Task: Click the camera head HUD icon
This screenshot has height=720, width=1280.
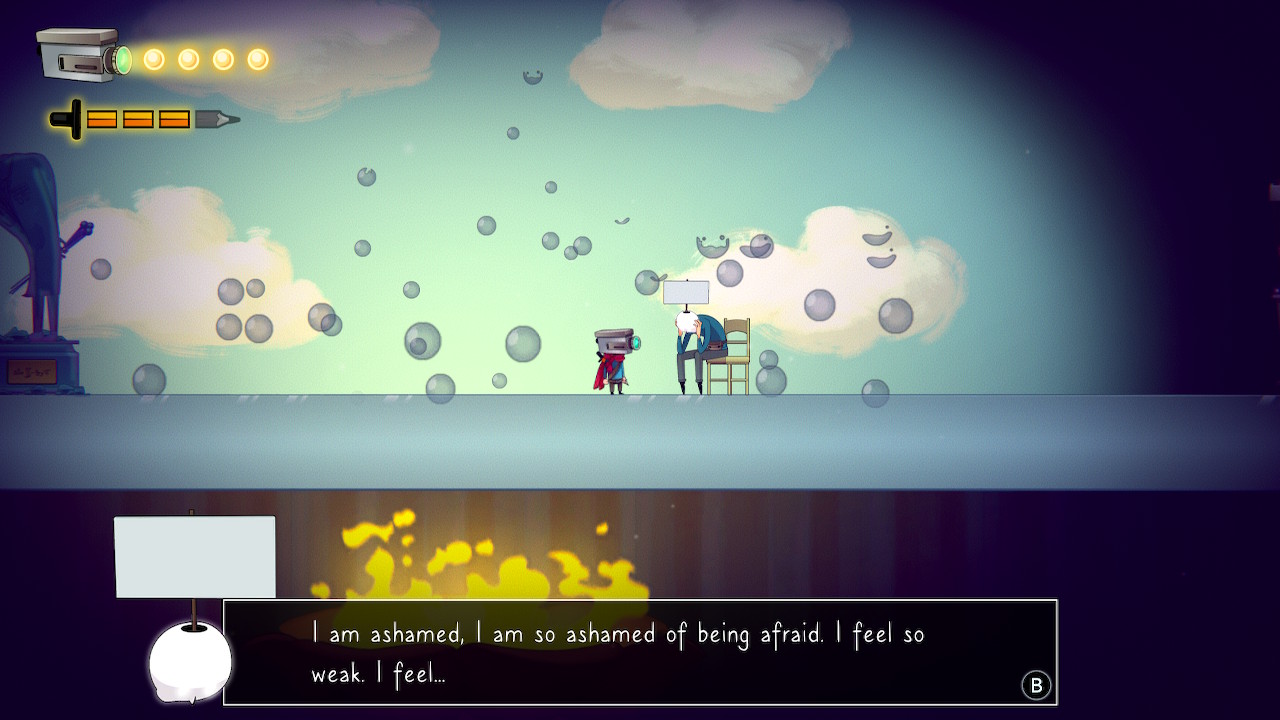Action: tap(82, 56)
